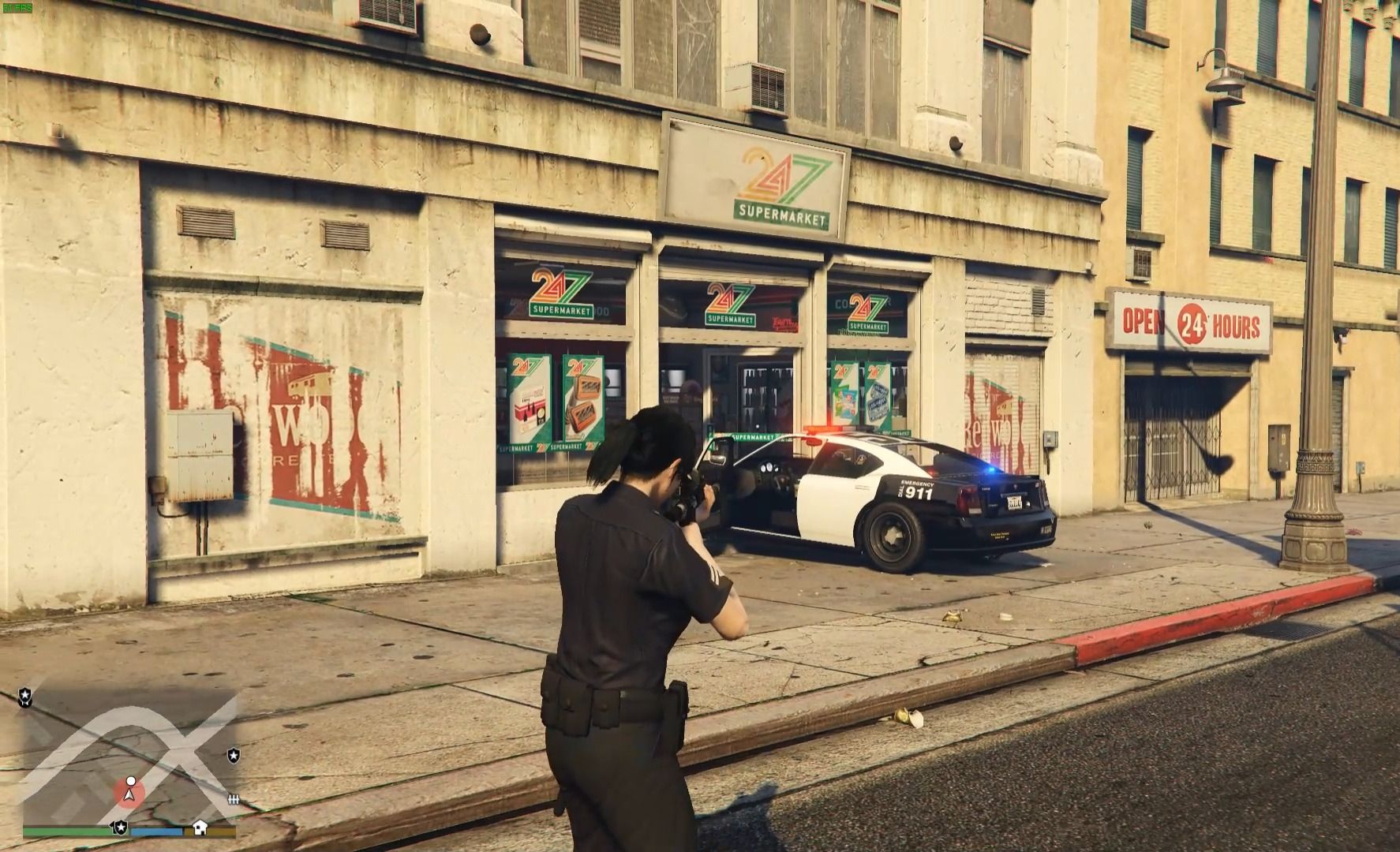Viewport: 1400px width, 852px height.
Task: Click the white dot blip near the player arrow
Action: pos(131,781)
